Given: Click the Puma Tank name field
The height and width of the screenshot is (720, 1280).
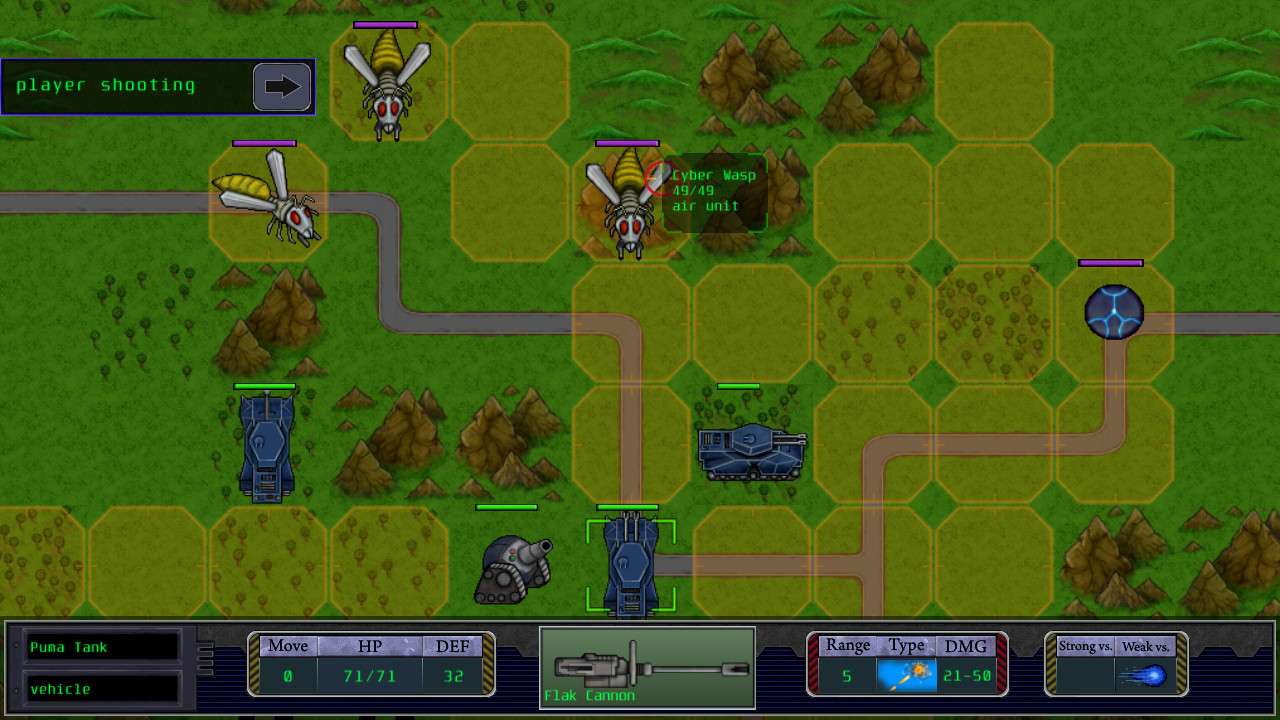Looking at the screenshot, I should [x=100, y=646].
